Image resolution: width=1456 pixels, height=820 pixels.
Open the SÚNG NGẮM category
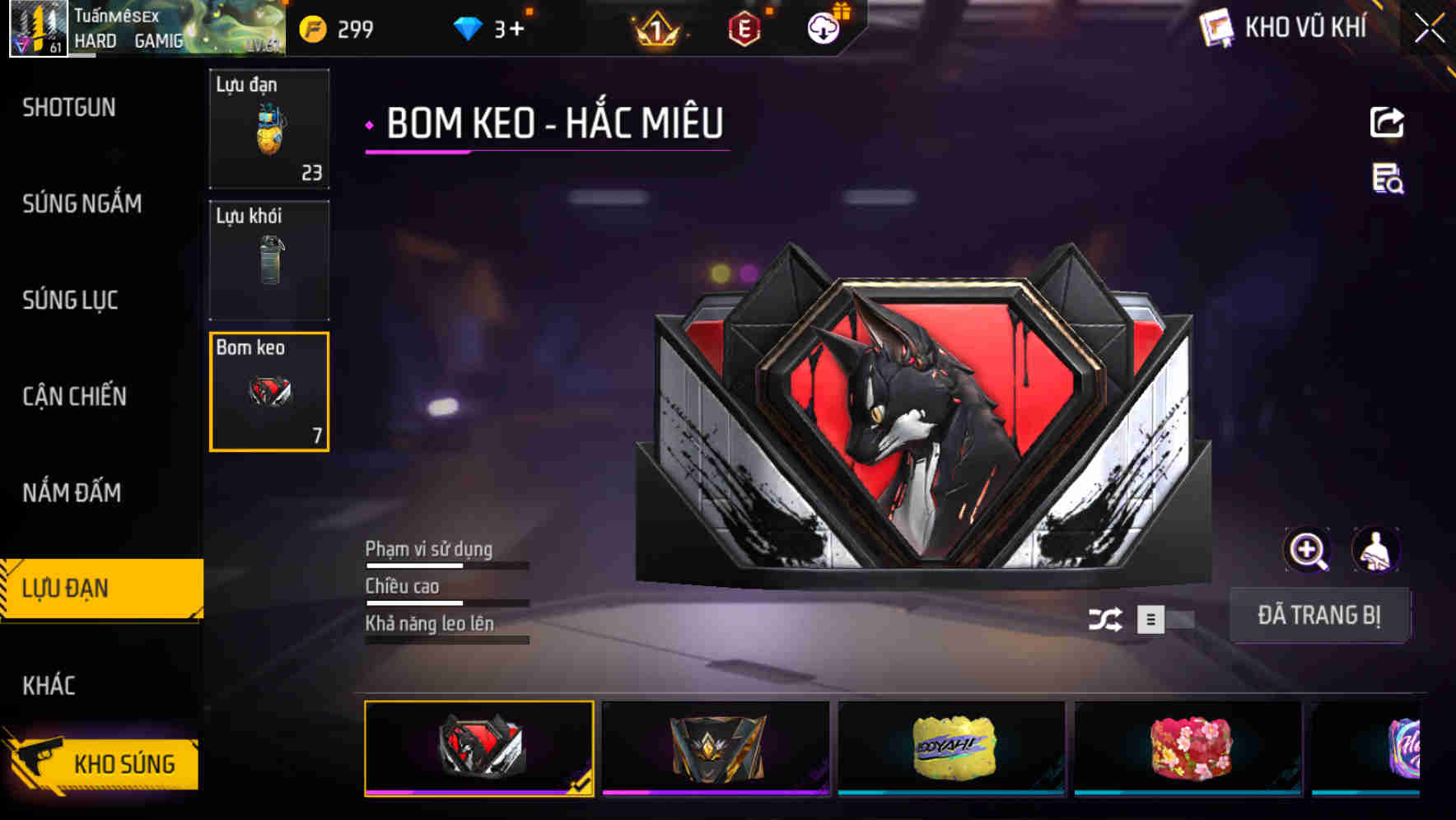[81, 204]
